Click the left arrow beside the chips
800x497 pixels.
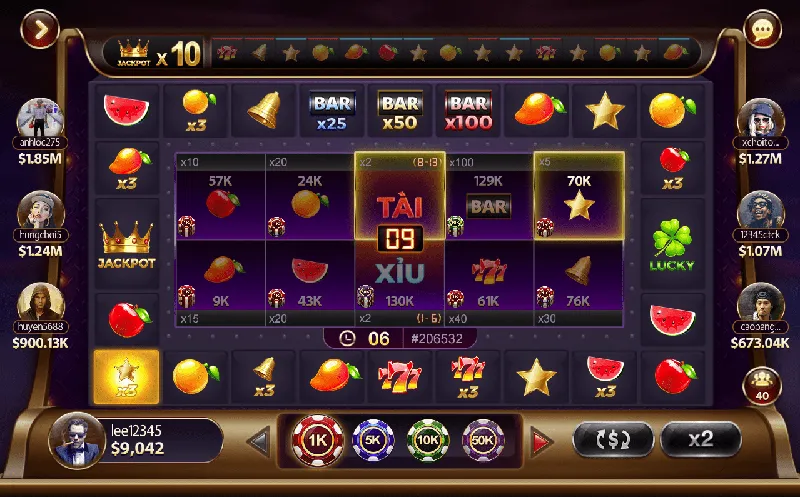[259, 440]
